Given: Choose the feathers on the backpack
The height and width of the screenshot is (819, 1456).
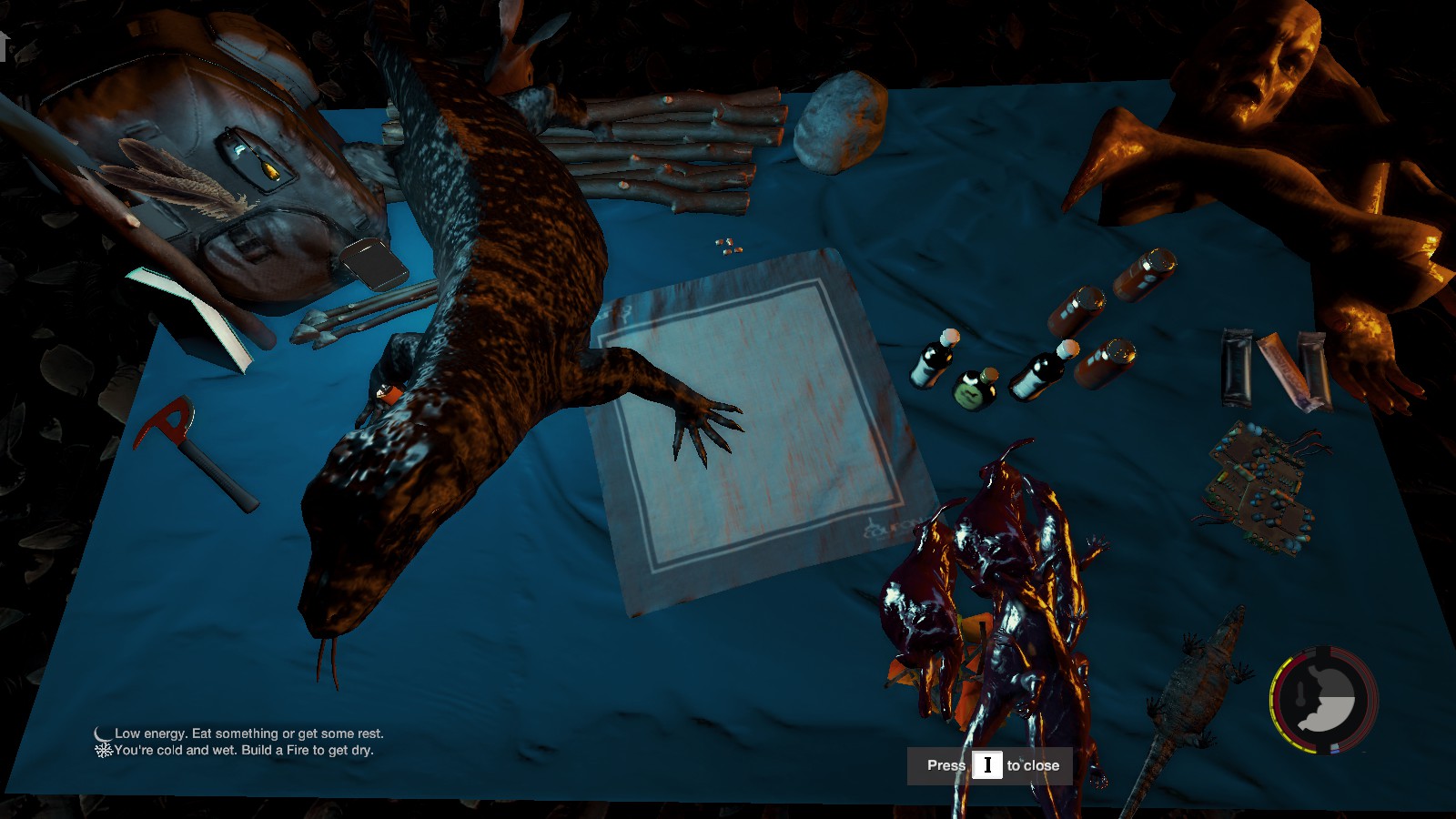Looking at the screenshot, I should click(x=173, y=182).
